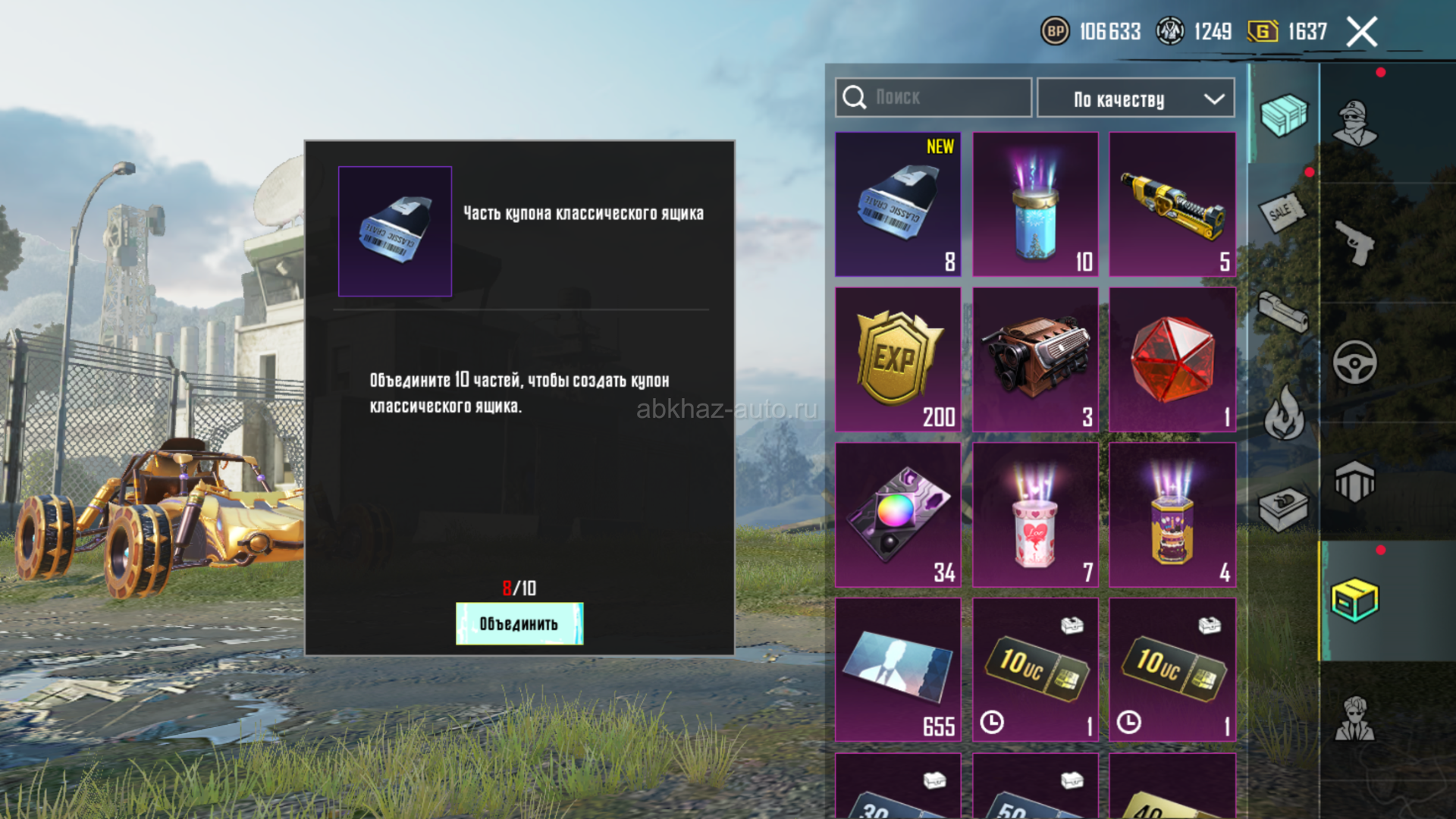Select the teal crate category icon

point(1283,115)
